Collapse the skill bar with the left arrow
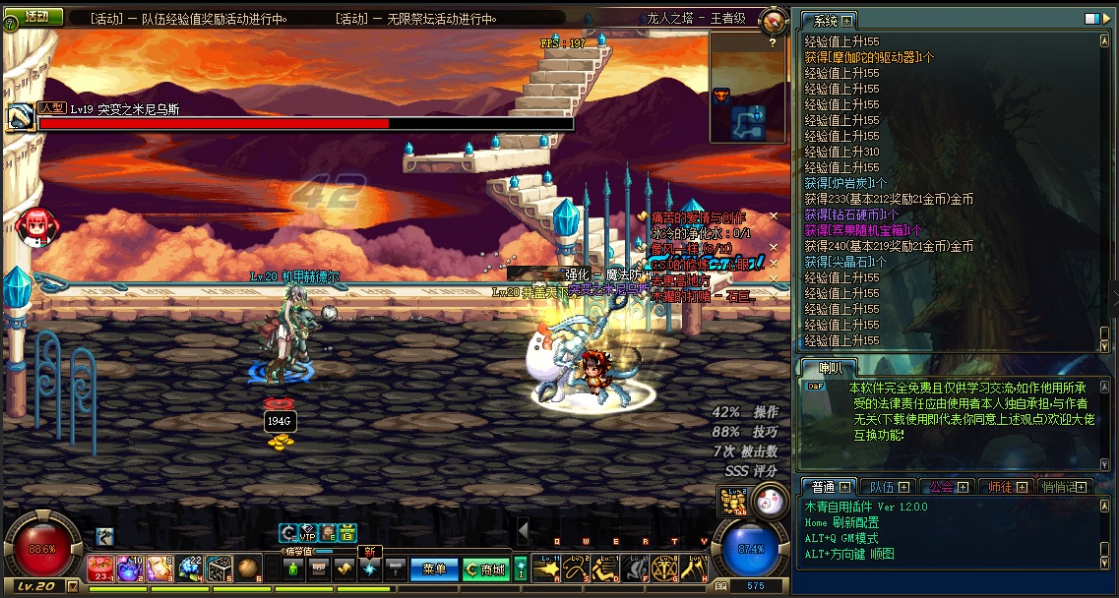1119x598 pixels. 522,529
